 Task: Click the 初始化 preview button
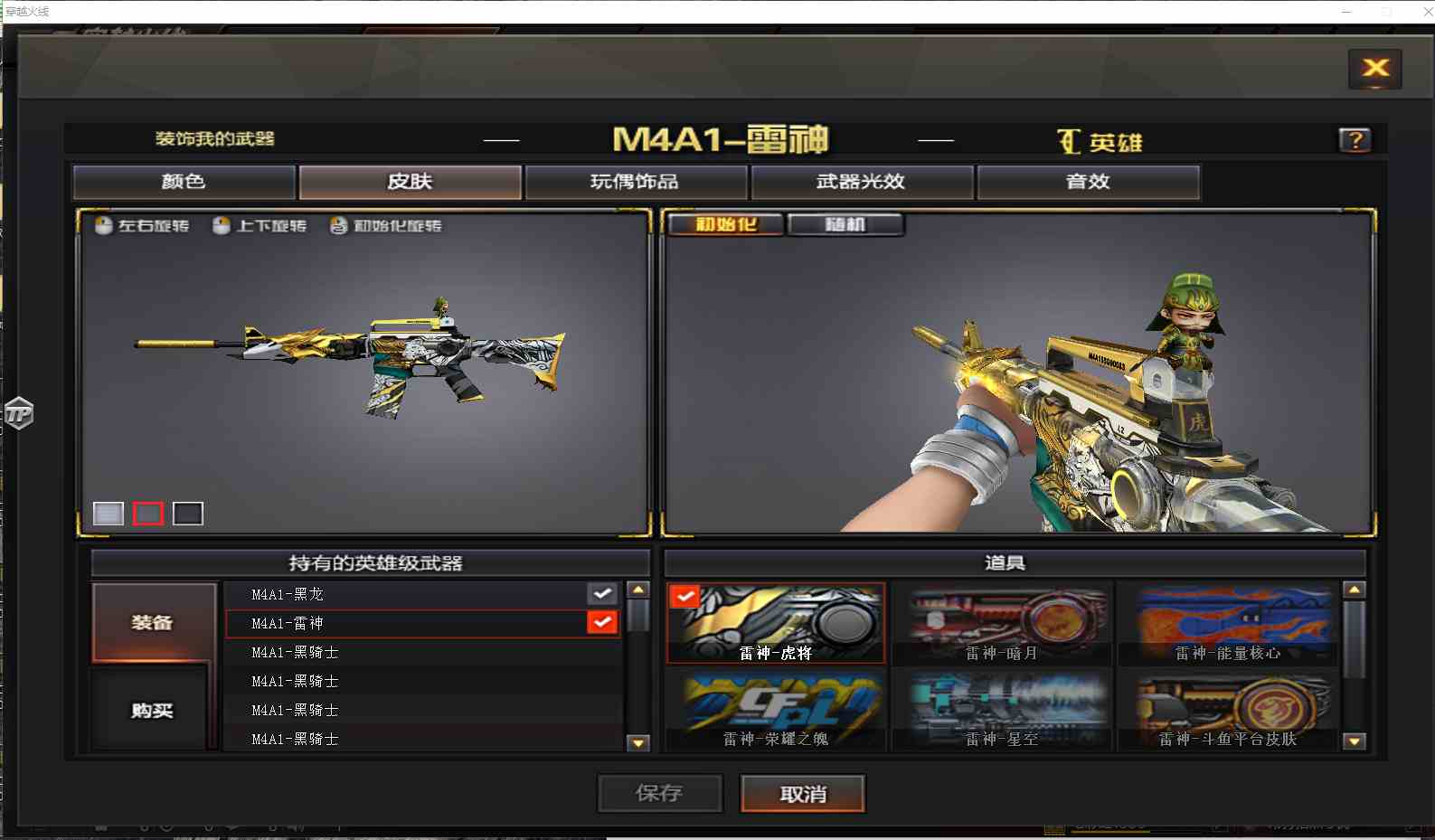[x=725, y=224]
